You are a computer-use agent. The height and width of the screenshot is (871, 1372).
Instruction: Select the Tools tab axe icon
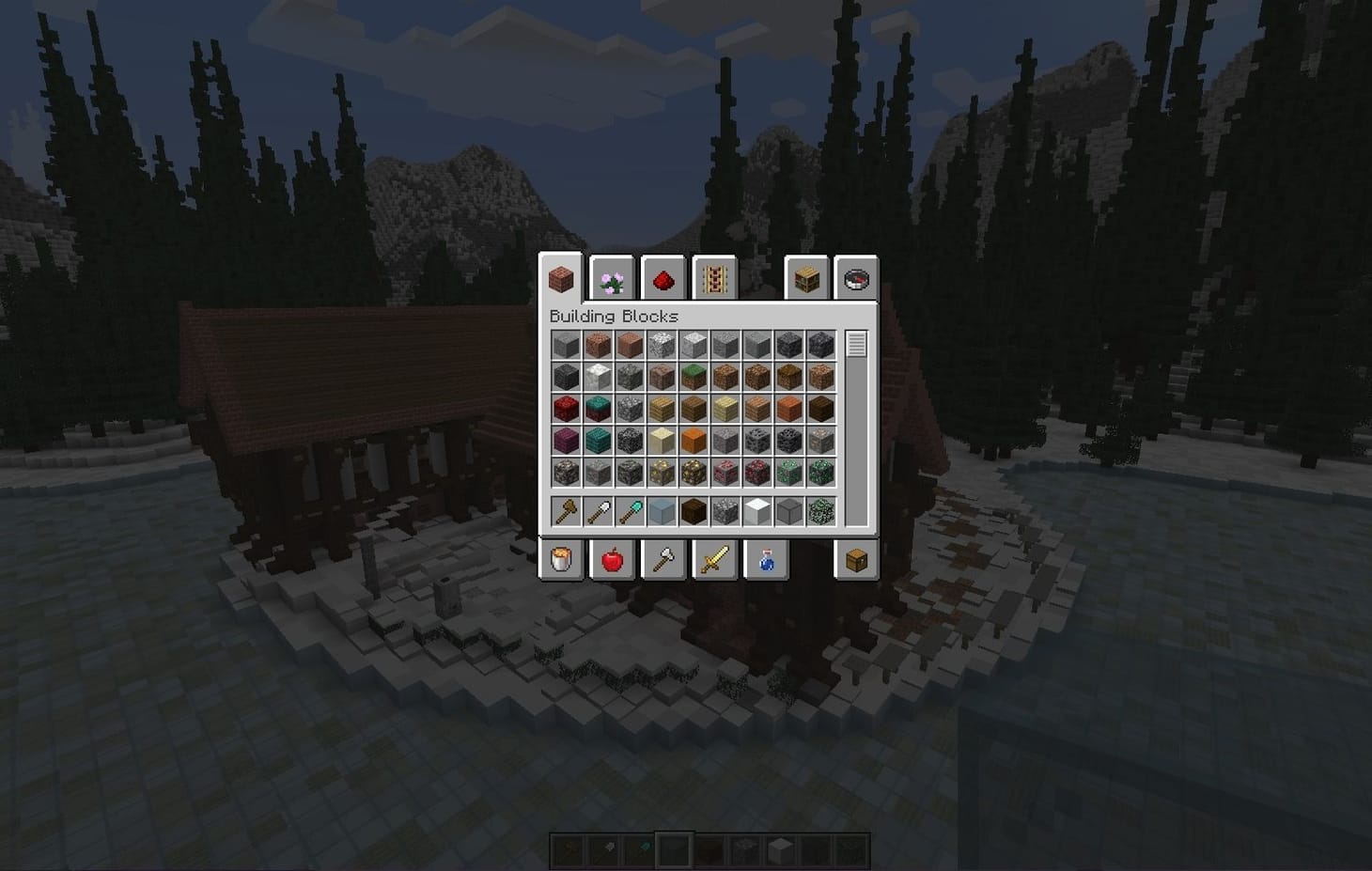point(663,559)
